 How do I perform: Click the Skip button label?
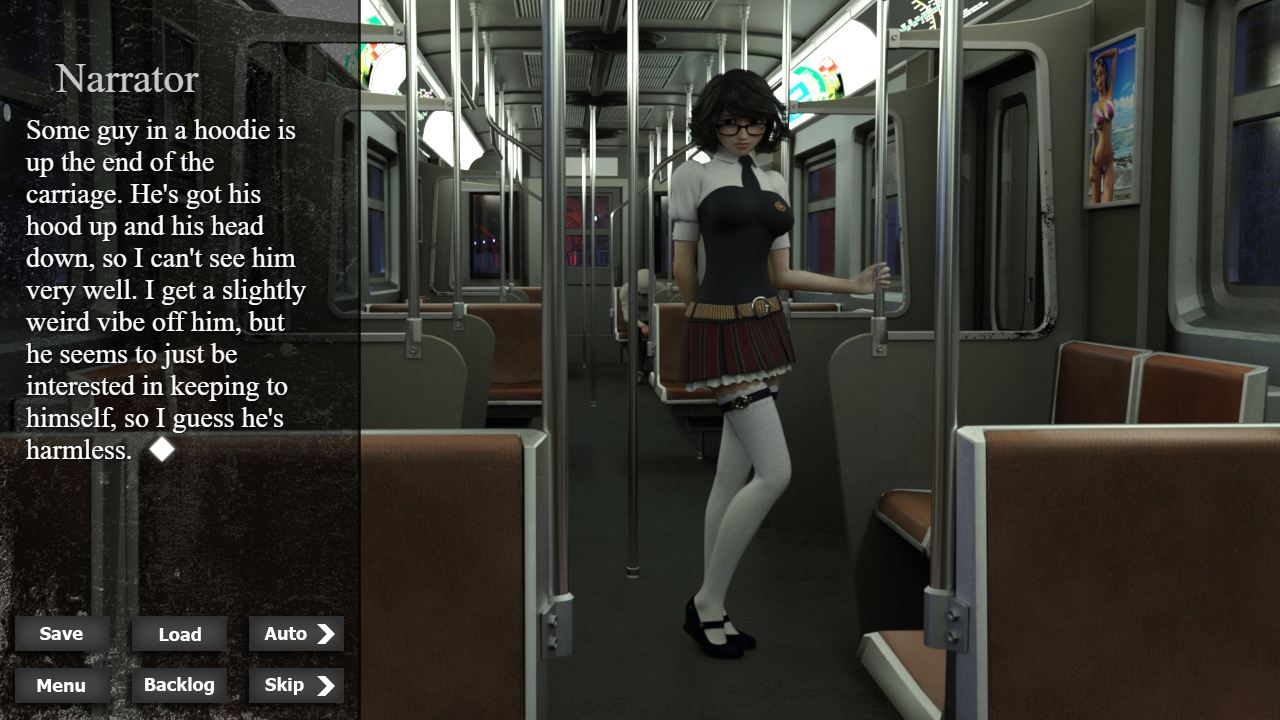[x=283, y=686]
